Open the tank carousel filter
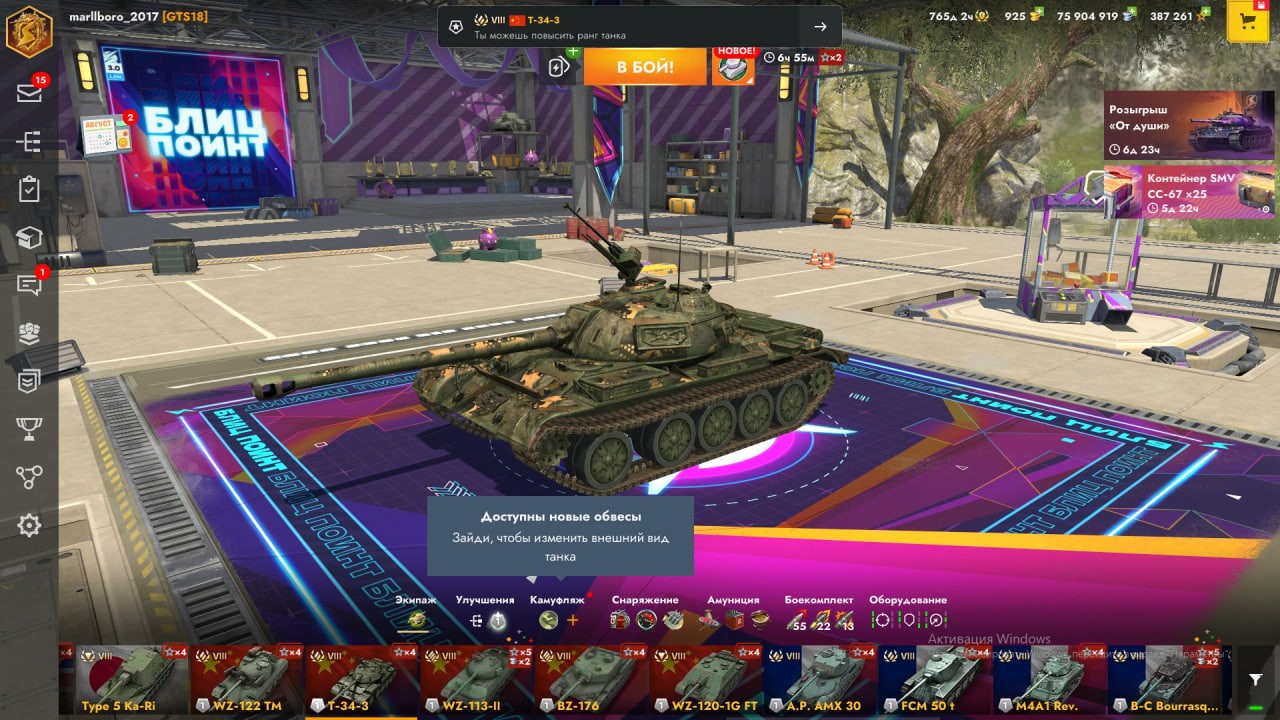This screenshot has width=1280, height=720. [x=1255, y=680]
